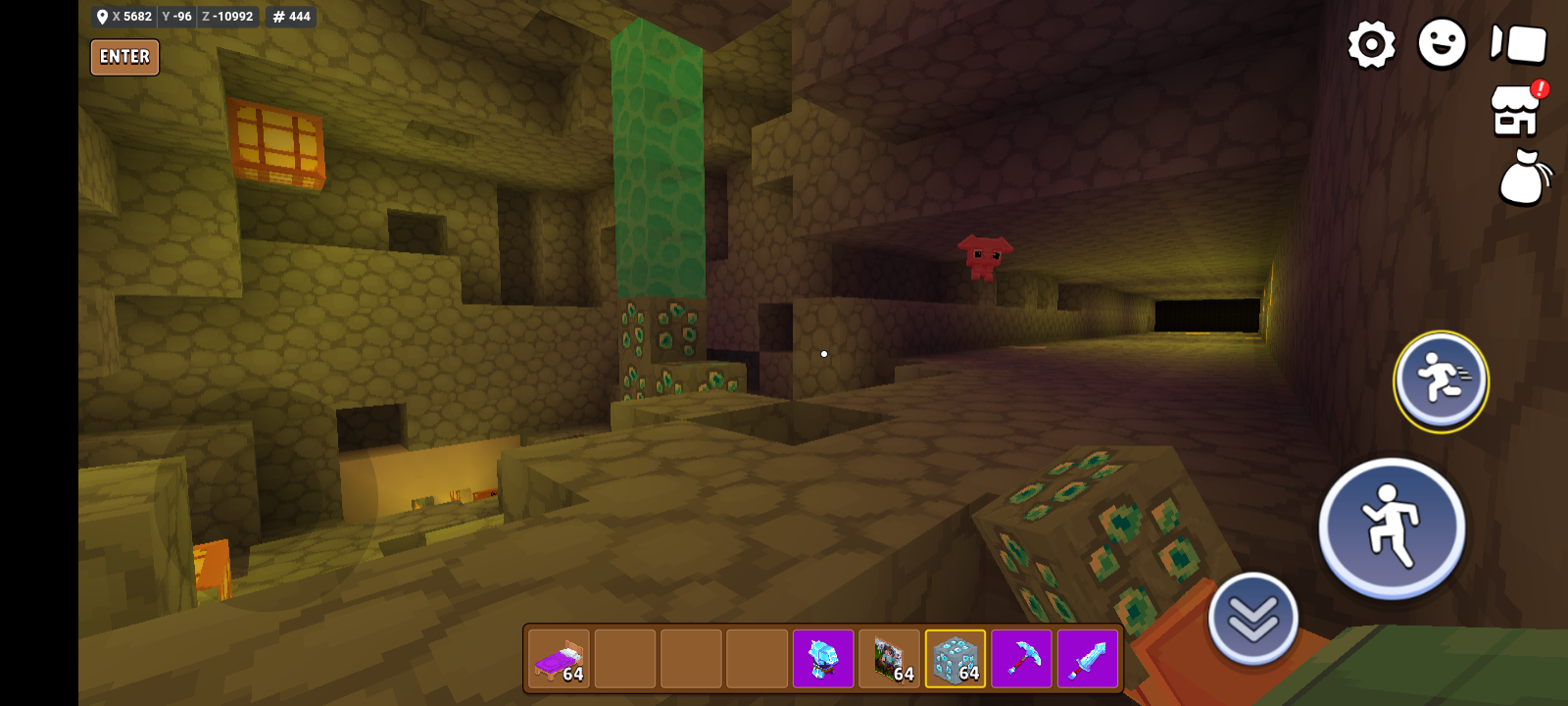Toggle the camera view icon
The image size is (1568, 706).
coord(1518,44)
